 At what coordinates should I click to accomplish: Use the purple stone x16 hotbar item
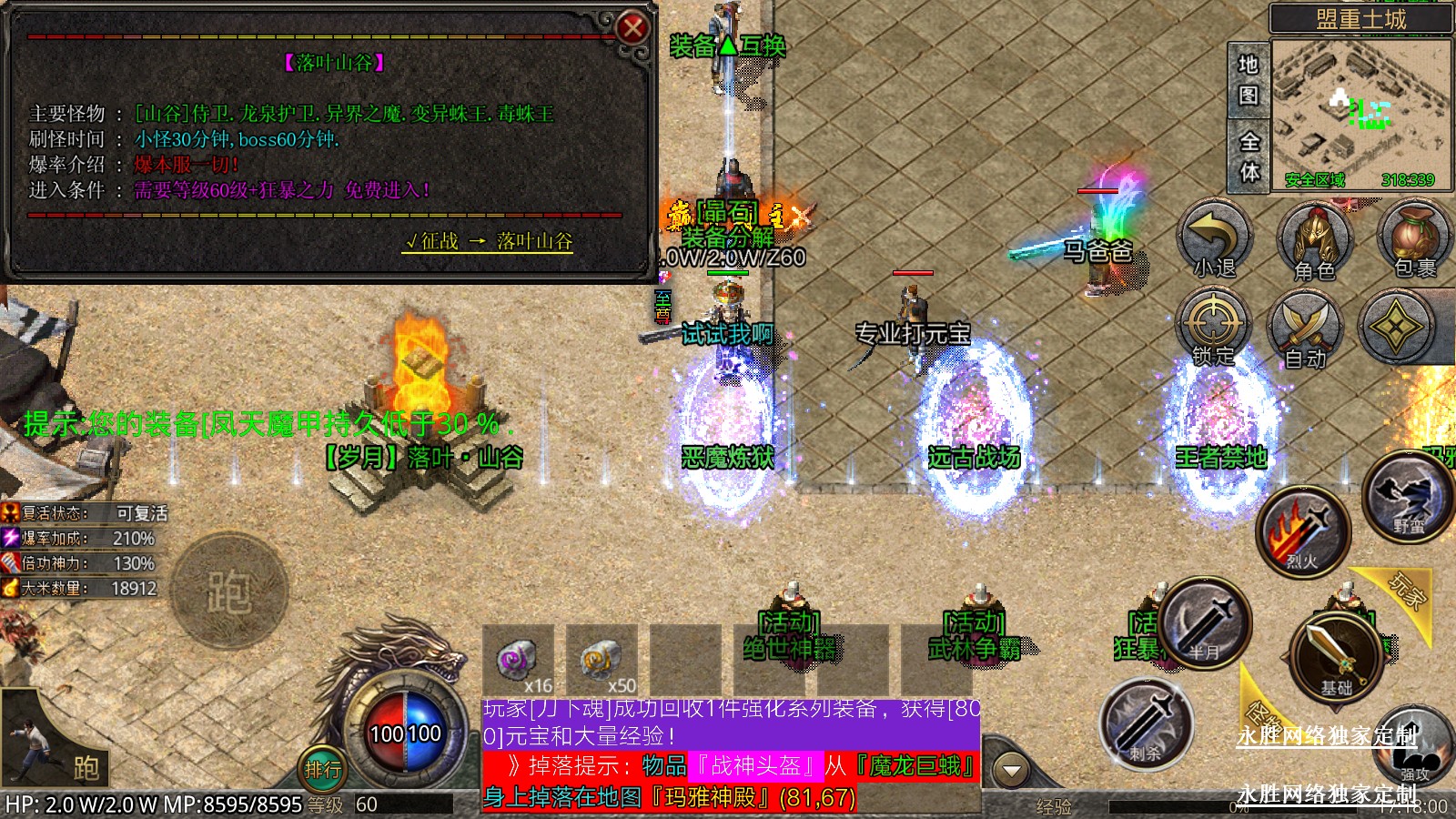518,660
